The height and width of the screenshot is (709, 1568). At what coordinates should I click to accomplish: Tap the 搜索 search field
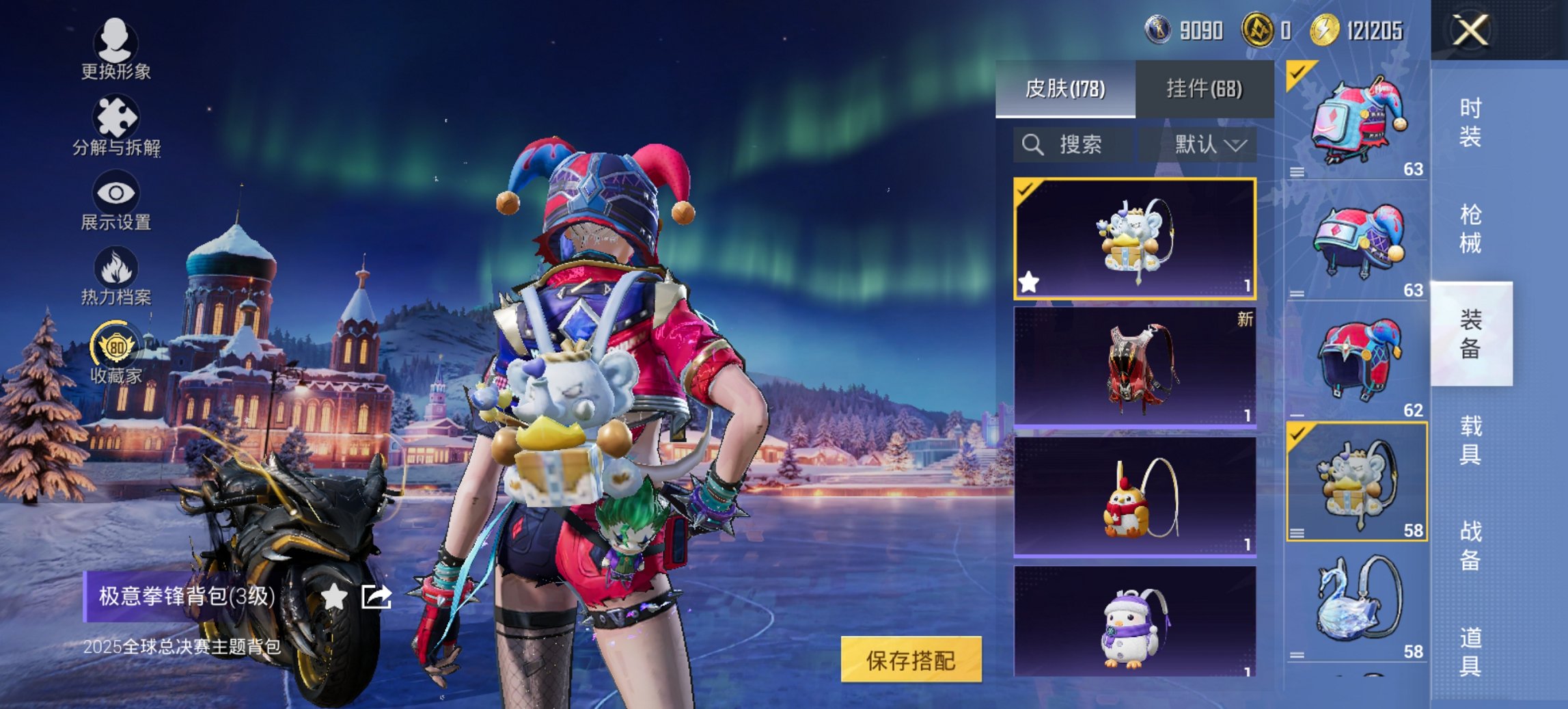[1073, 144]
